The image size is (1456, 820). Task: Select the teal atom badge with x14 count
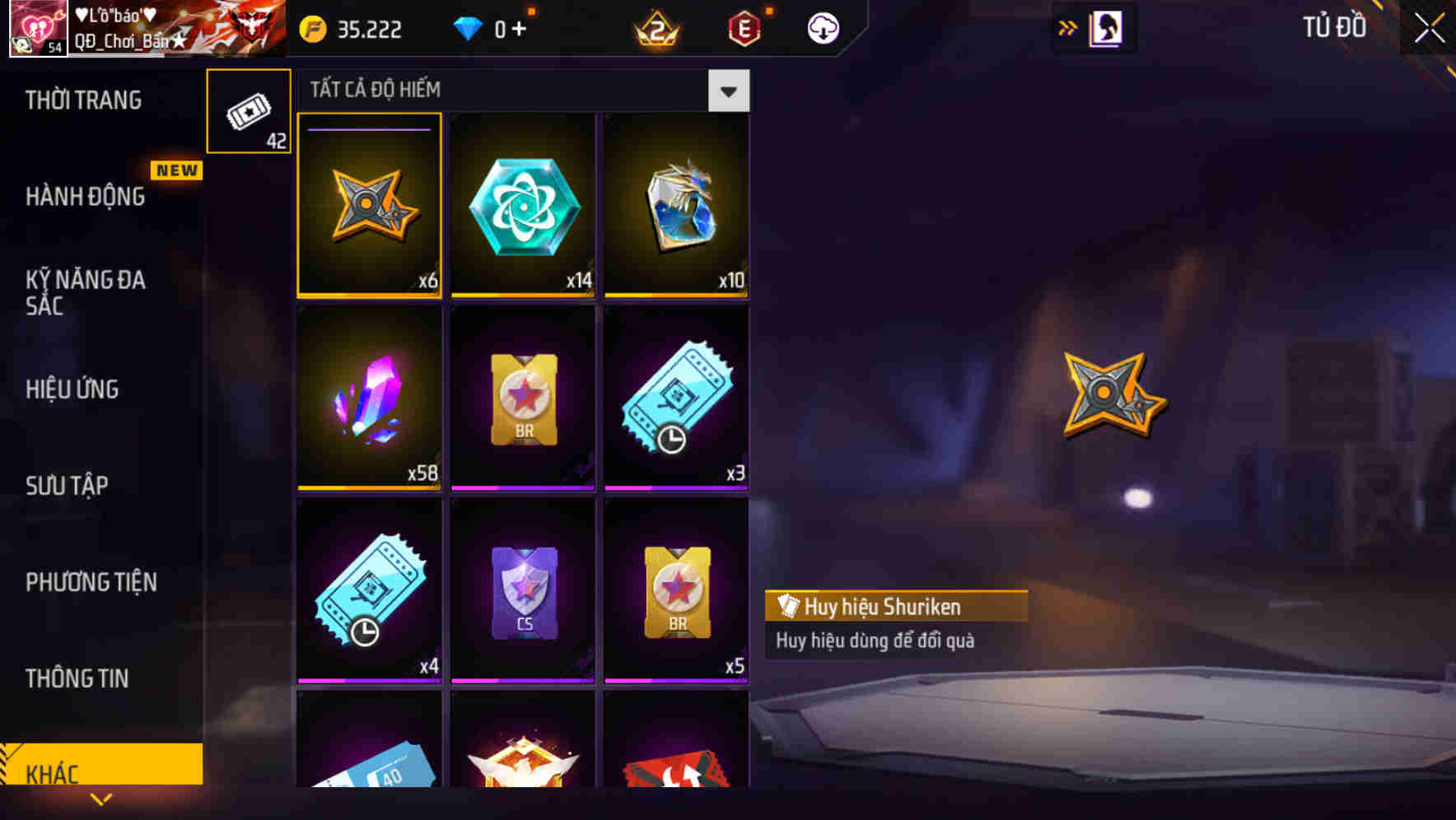click(x=523, y=205)
